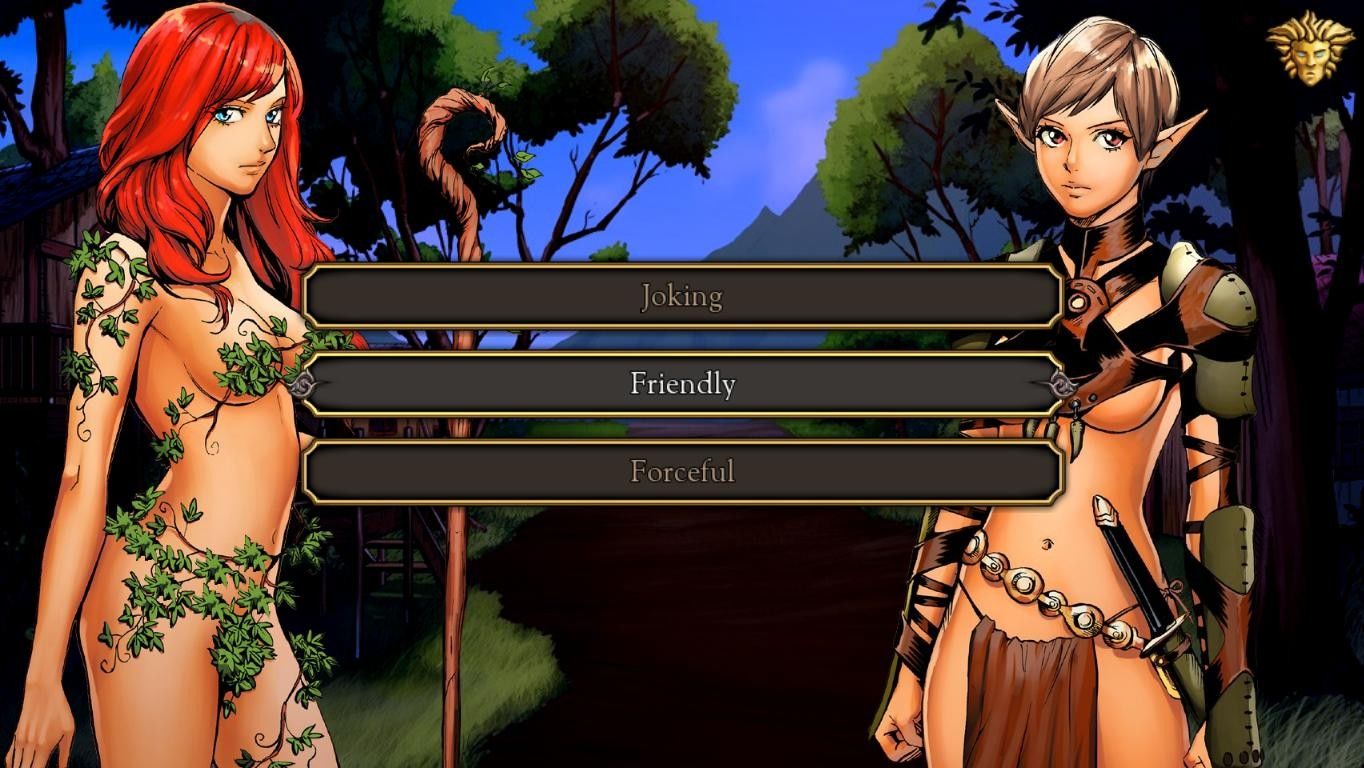The height and width of the screenshot is (768, 1364).
Task: Choose the Joking dialogue response
Action: [x=682, y=296]
